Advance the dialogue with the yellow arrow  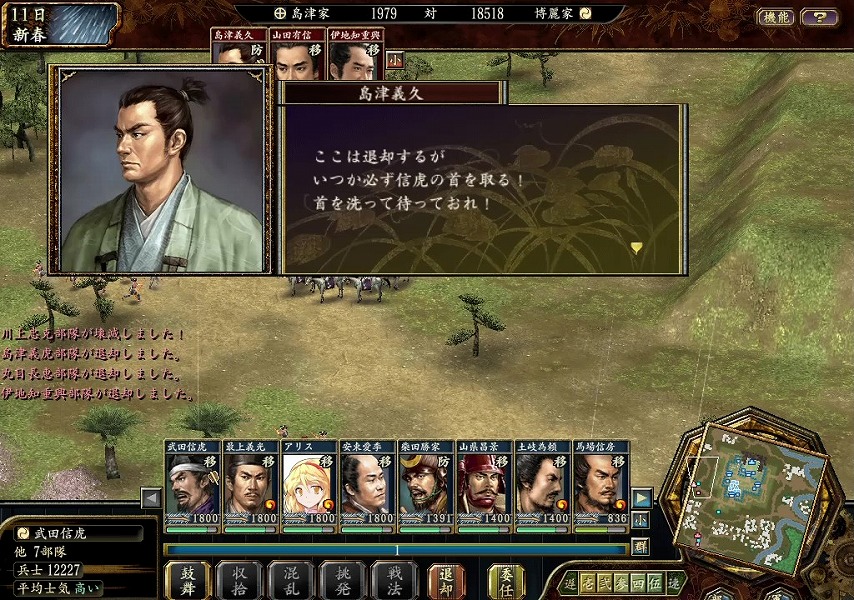click(636, 247)
